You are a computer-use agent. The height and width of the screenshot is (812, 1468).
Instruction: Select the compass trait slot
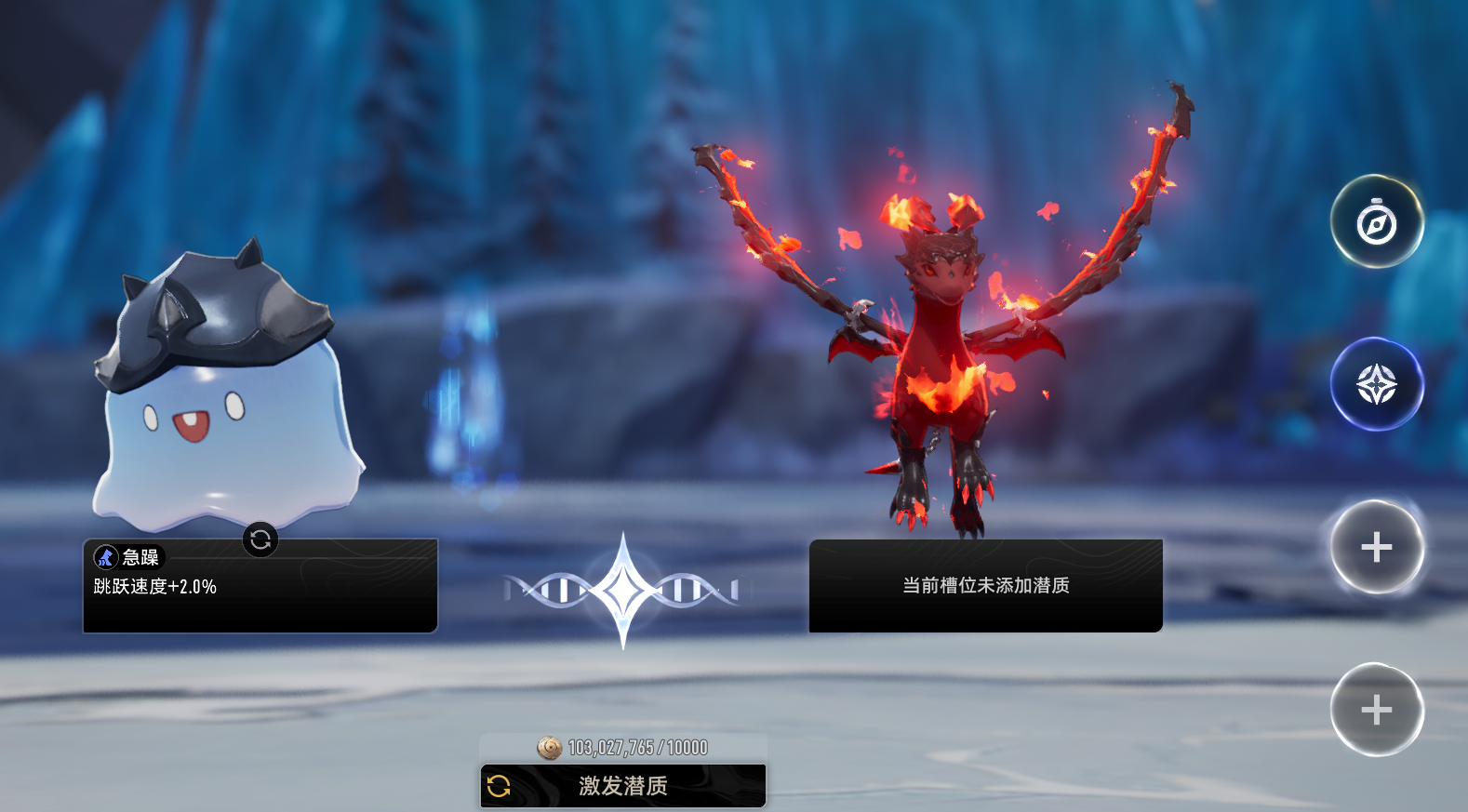tap(1377, 222)
